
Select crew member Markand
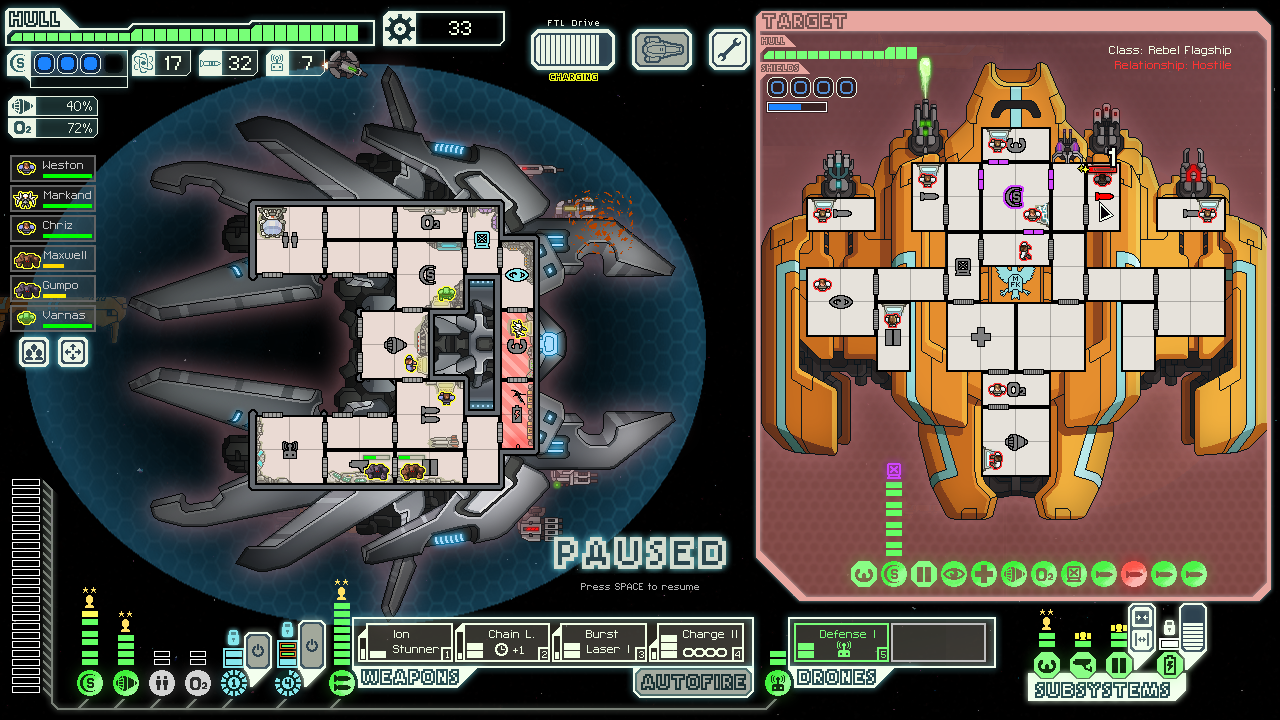click(54, 198)
